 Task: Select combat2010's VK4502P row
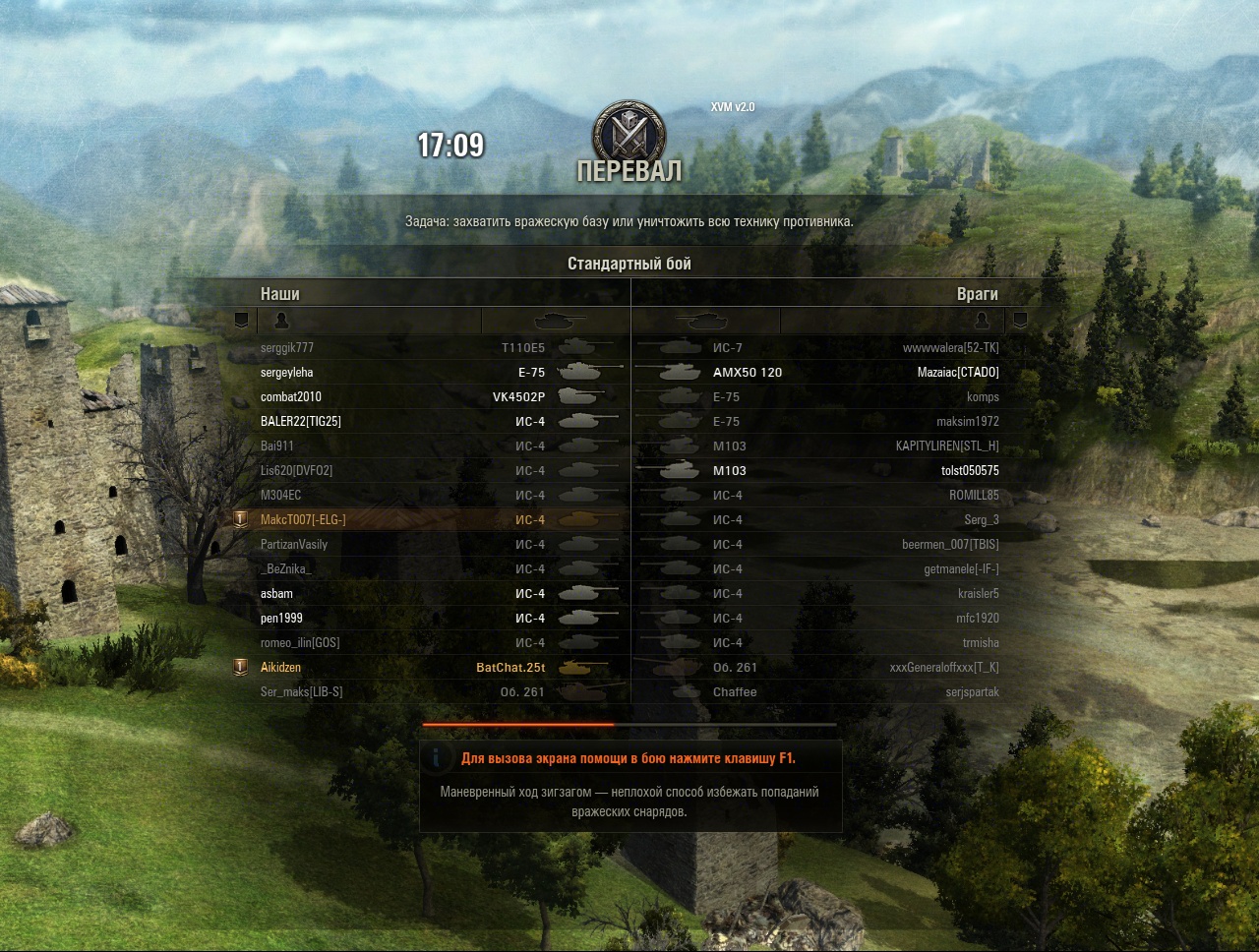291,397
